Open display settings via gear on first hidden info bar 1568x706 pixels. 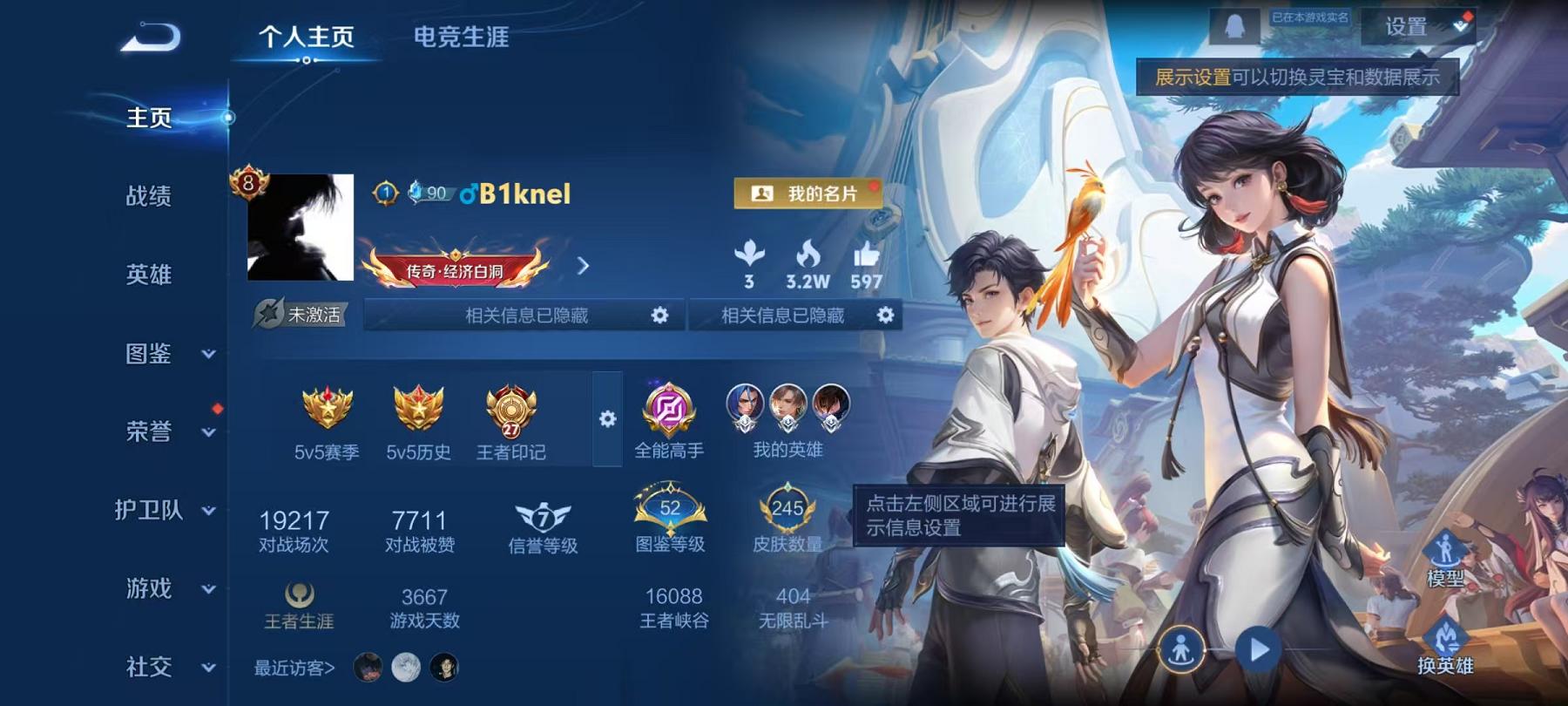point(659,316)
